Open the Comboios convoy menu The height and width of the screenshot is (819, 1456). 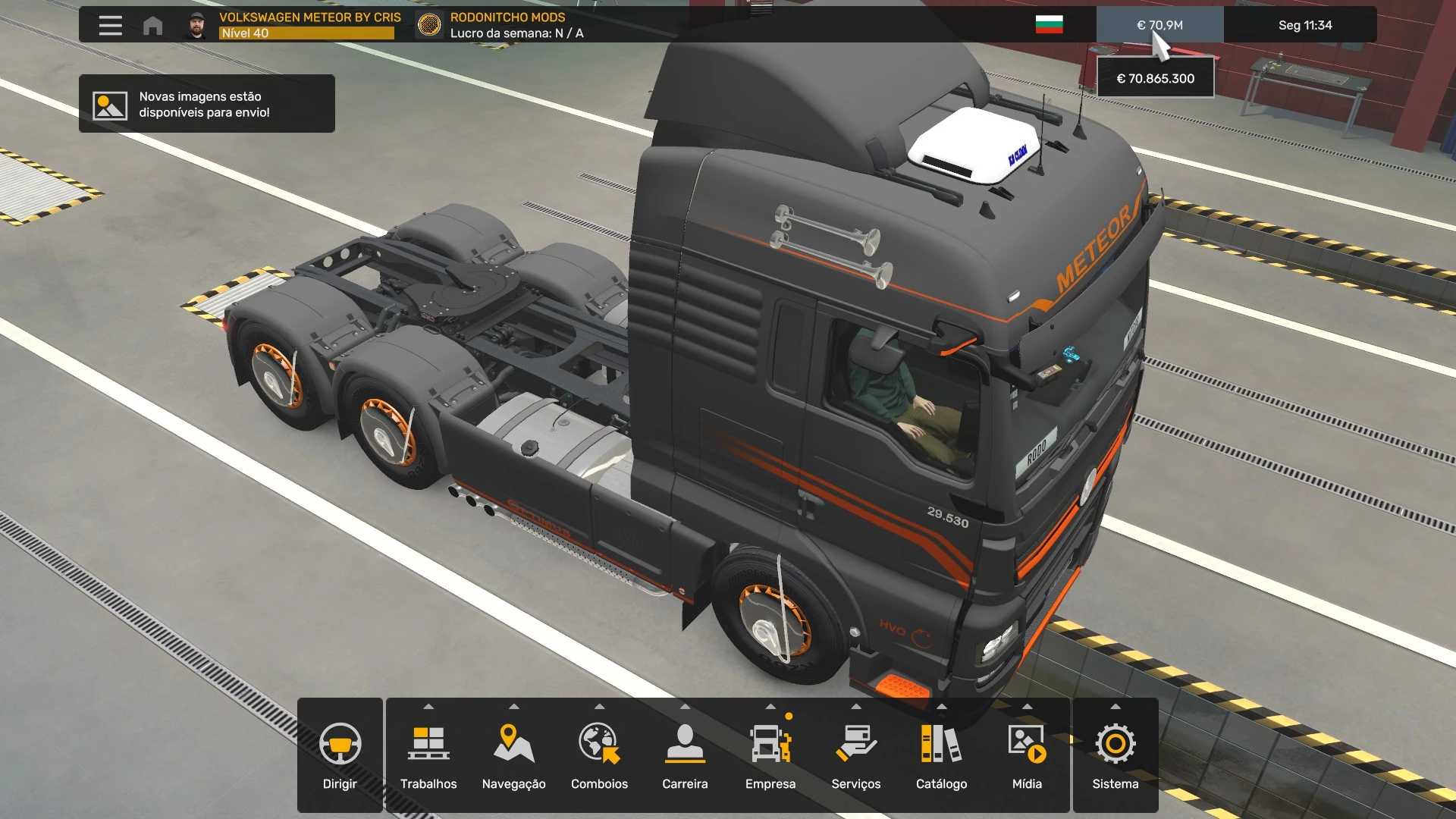point(599,755)
